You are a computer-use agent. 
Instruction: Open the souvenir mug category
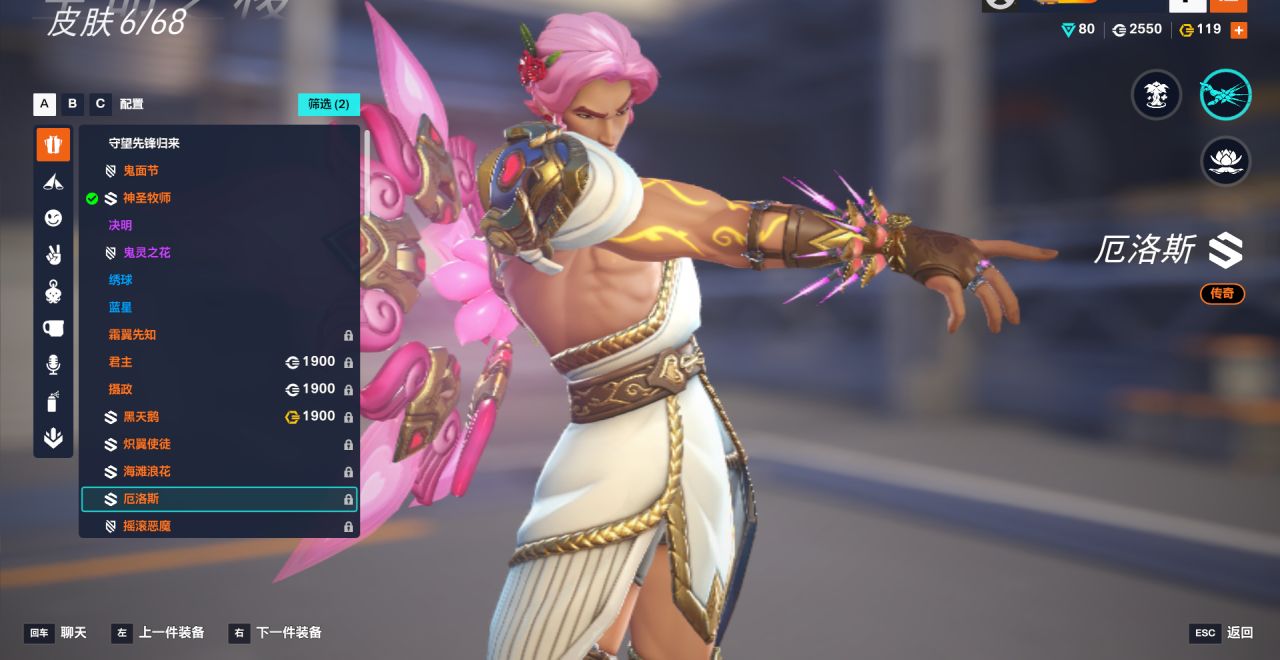point(54,328)
